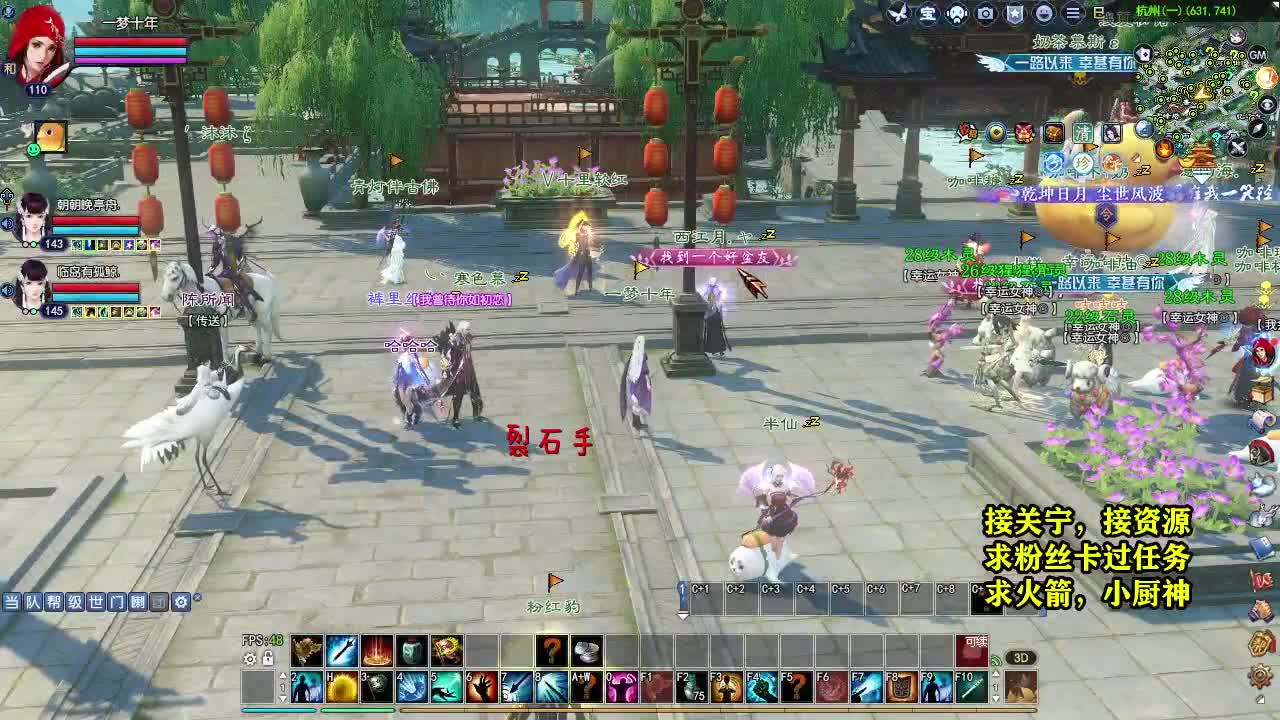Select the 清 event icon near the minimap
The width and height of the screenshot is (1280, 720).
[x=1084, y=132]
